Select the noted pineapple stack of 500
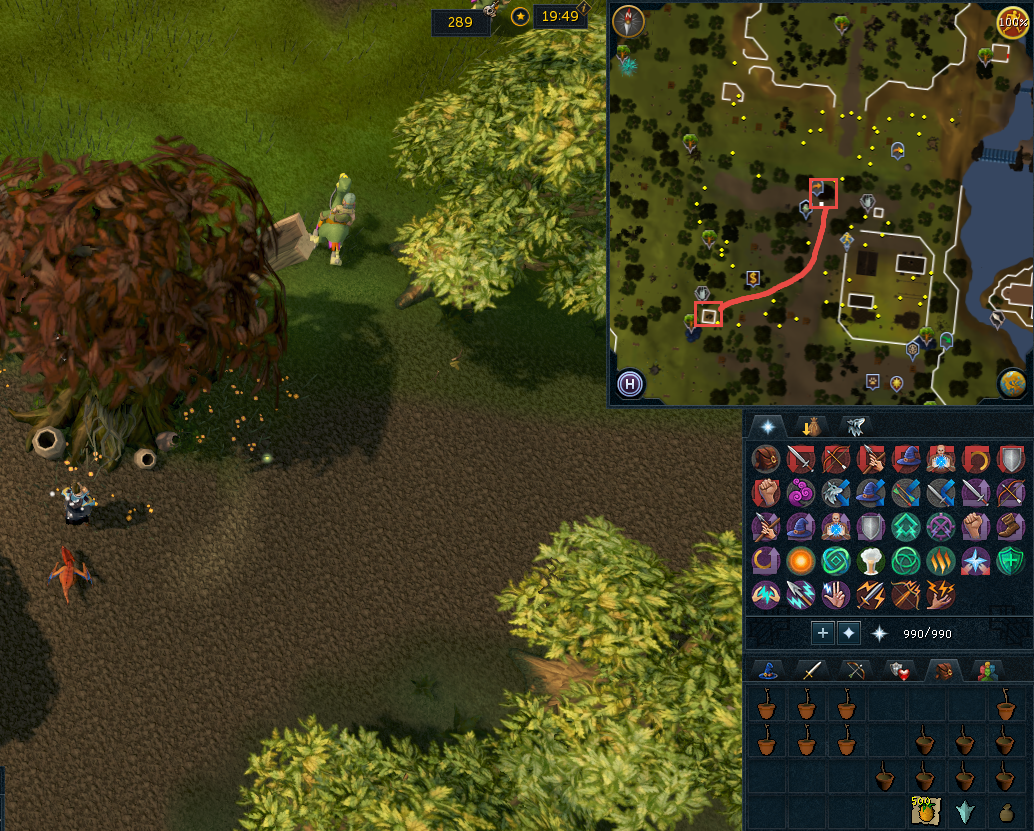Viewport: 1034px width, 831px height. 923,811
